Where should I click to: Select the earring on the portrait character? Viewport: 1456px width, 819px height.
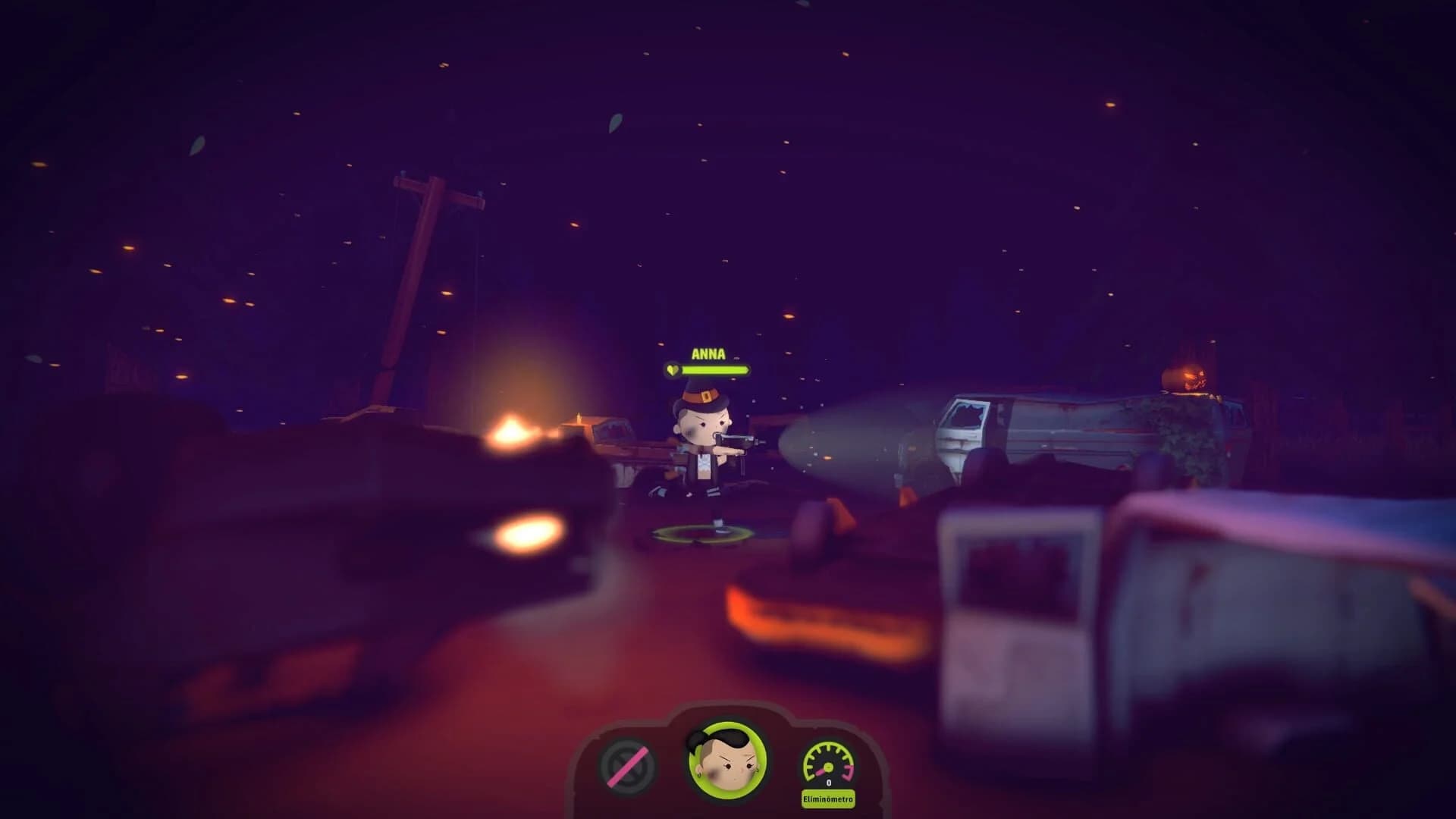pos(699,776)
